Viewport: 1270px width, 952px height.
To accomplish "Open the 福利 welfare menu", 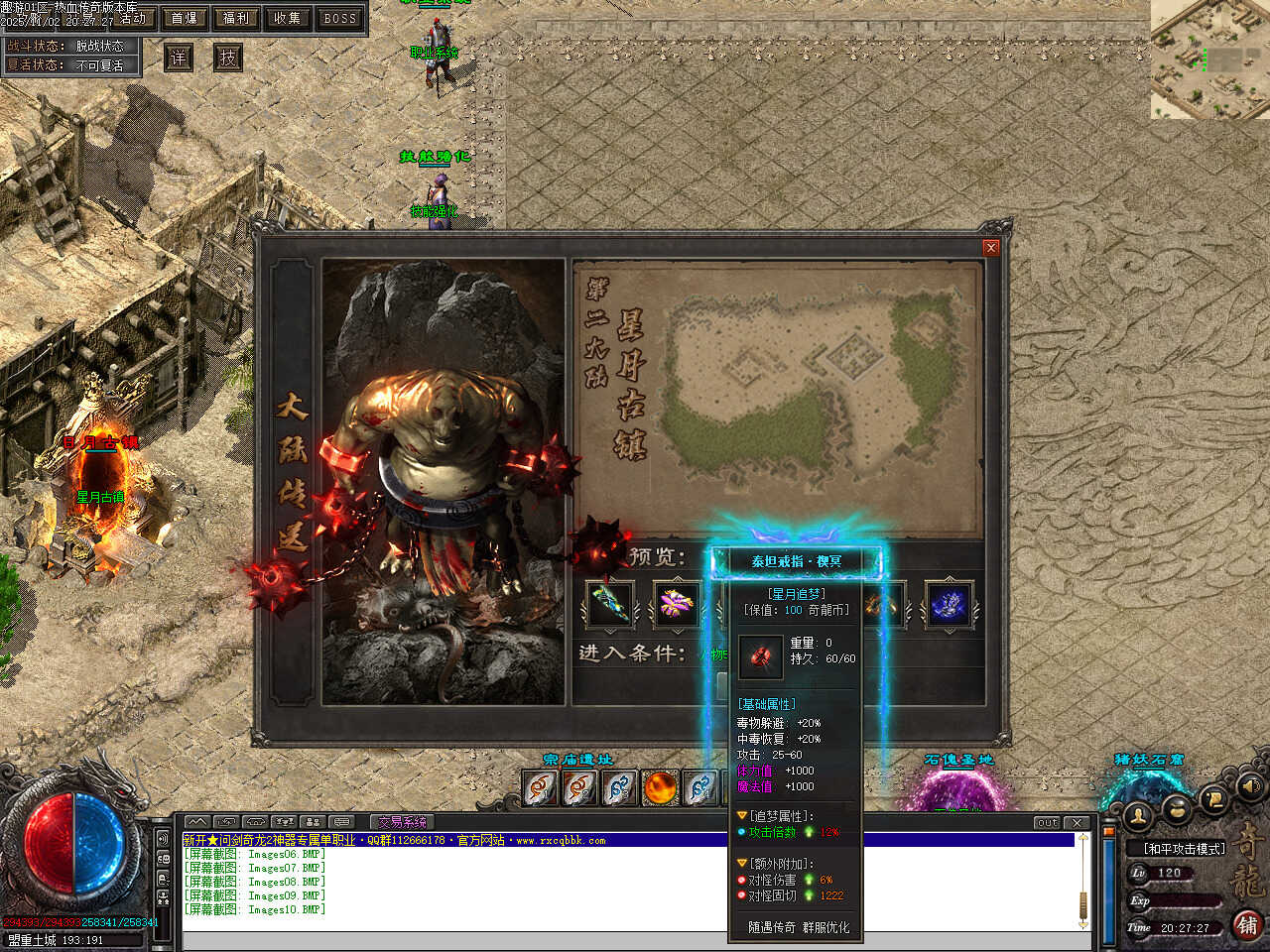I will [x=236, y=18].
